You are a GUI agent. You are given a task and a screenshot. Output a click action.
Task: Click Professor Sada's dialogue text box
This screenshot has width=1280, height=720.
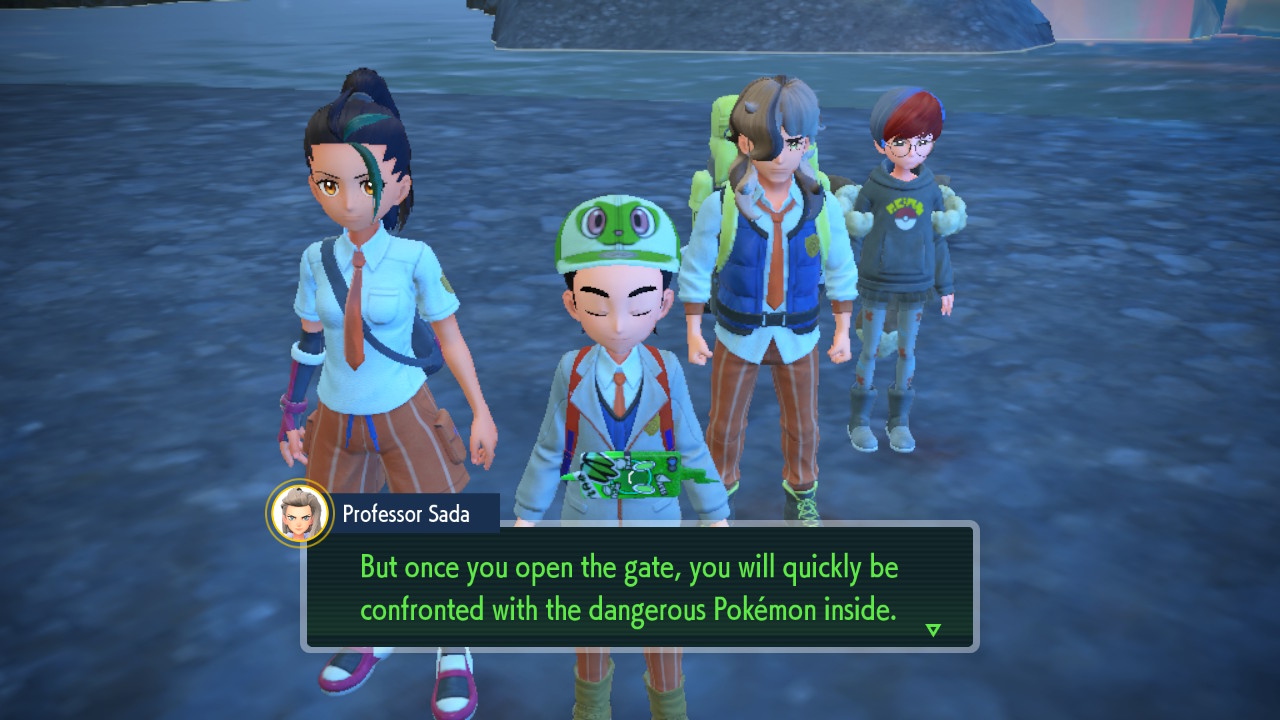pos(640,586)
